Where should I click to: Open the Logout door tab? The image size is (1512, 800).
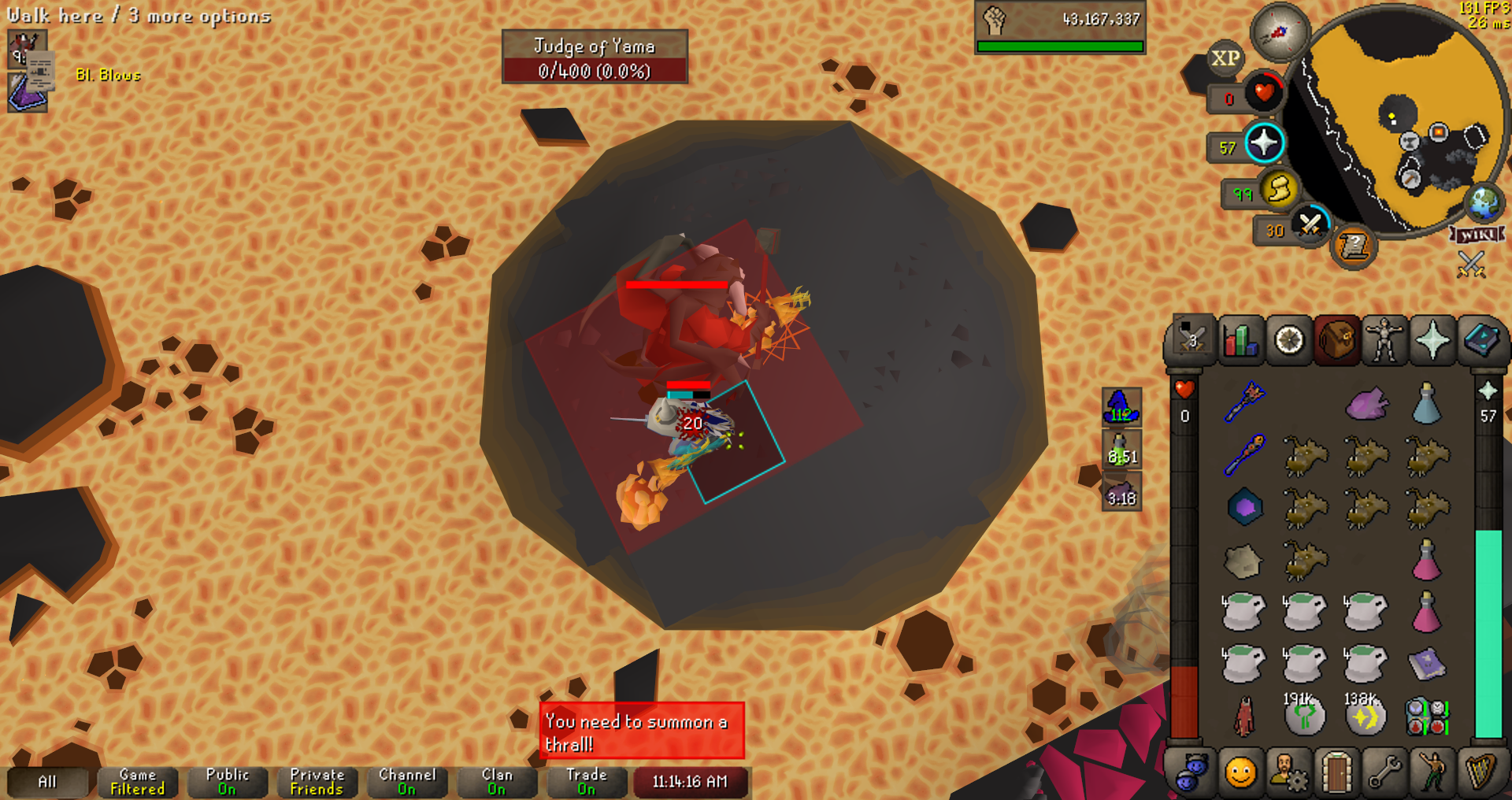point(1336,772)
